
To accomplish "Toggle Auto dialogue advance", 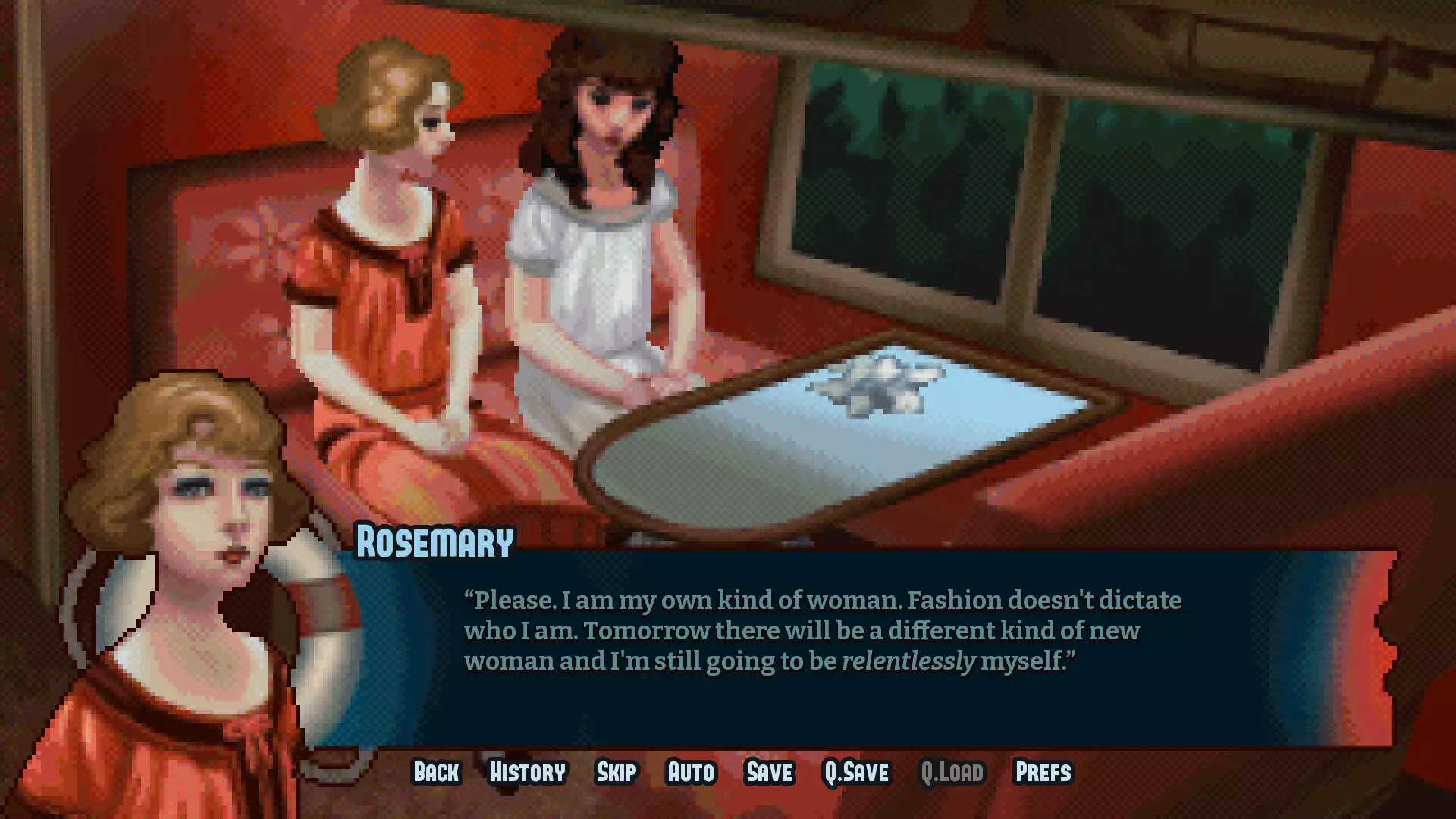I will coord(691,772).
